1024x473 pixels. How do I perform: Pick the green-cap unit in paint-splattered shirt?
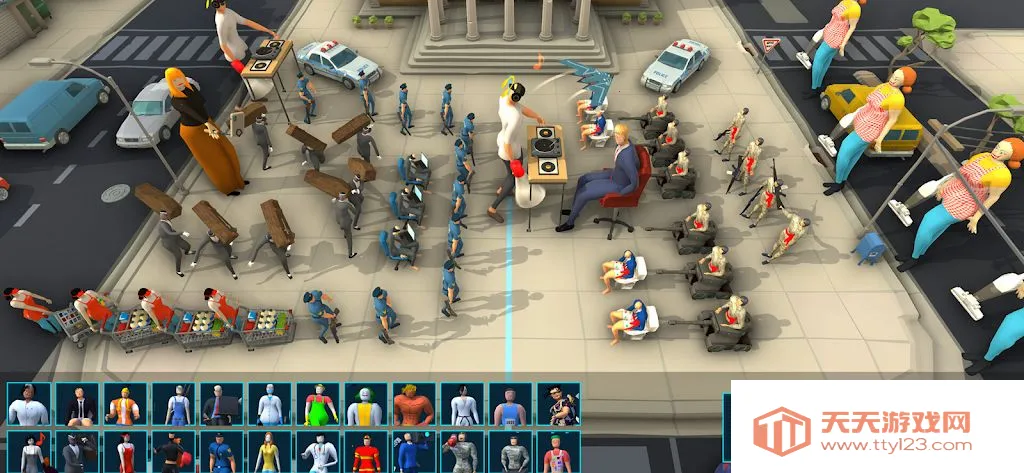(558, 453)
